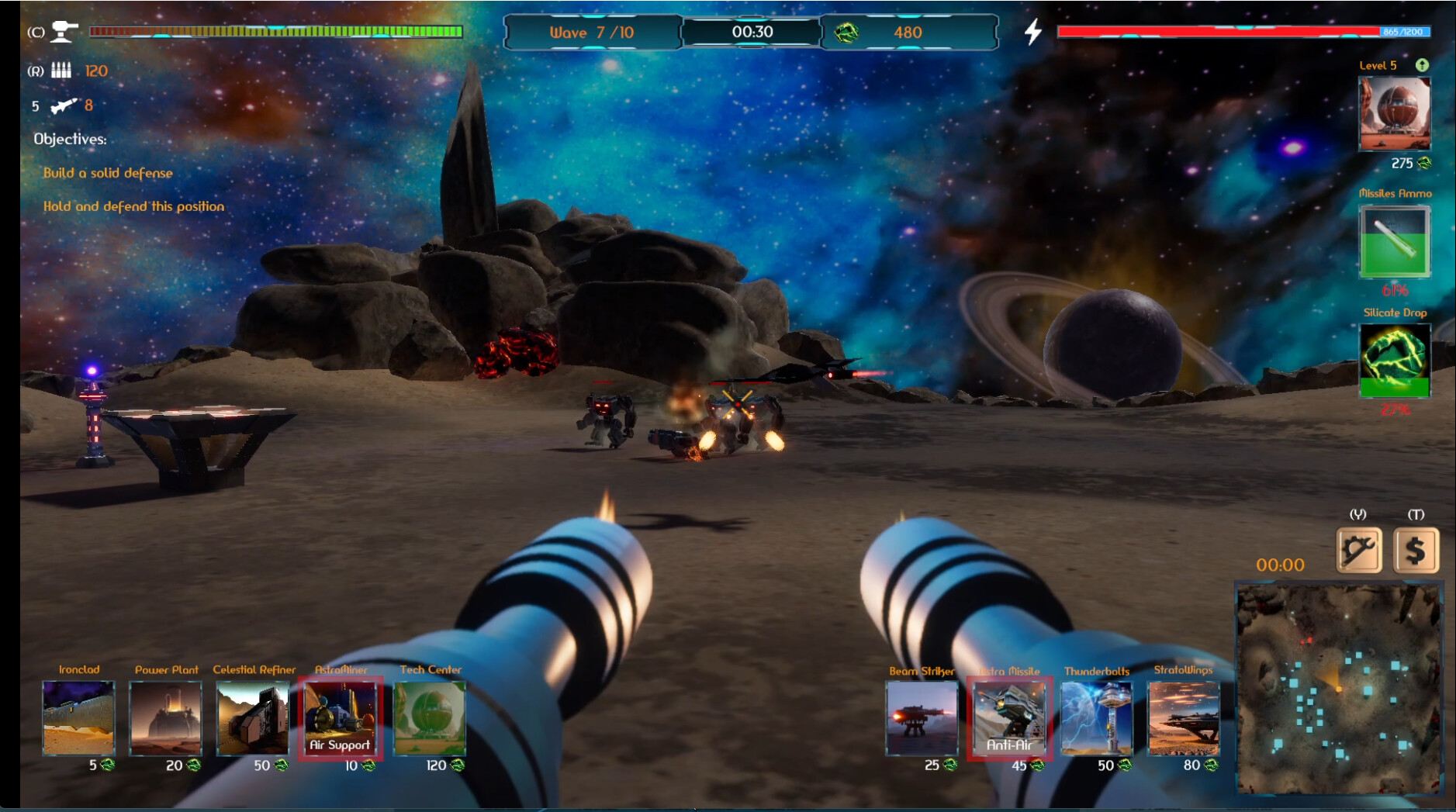This screenshot has height=812, width=1456.
Task: Choose the Power Plant build card
Action: click(165, 717)
